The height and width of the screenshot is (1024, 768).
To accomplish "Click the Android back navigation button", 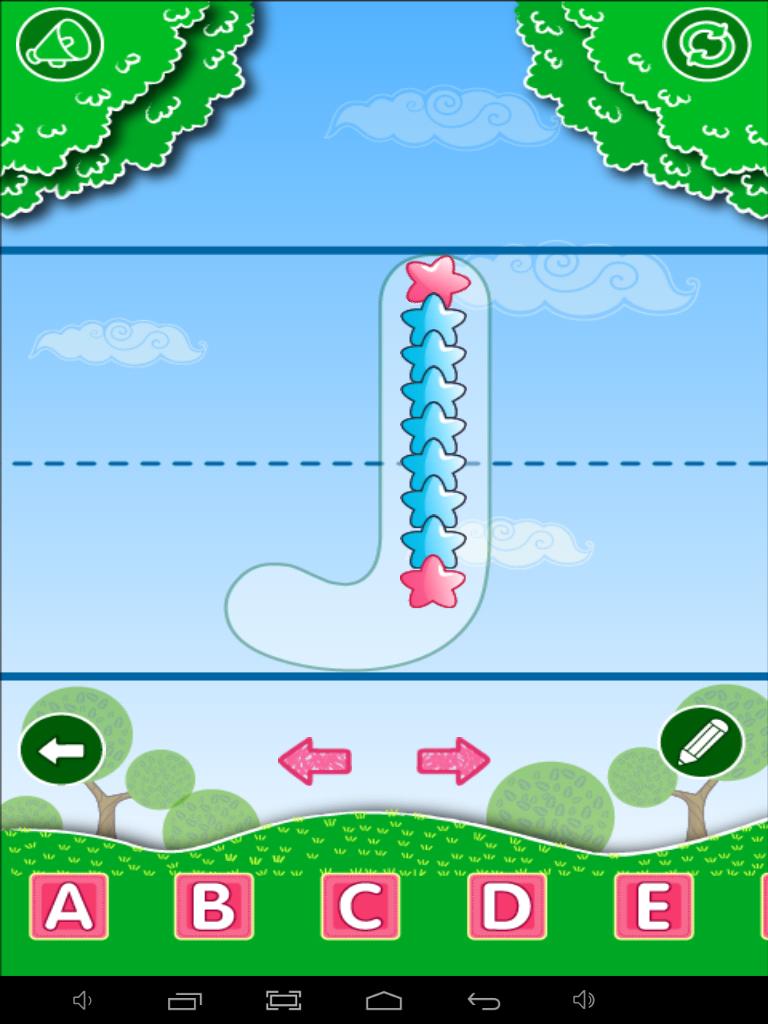I will click(484, 1000).
